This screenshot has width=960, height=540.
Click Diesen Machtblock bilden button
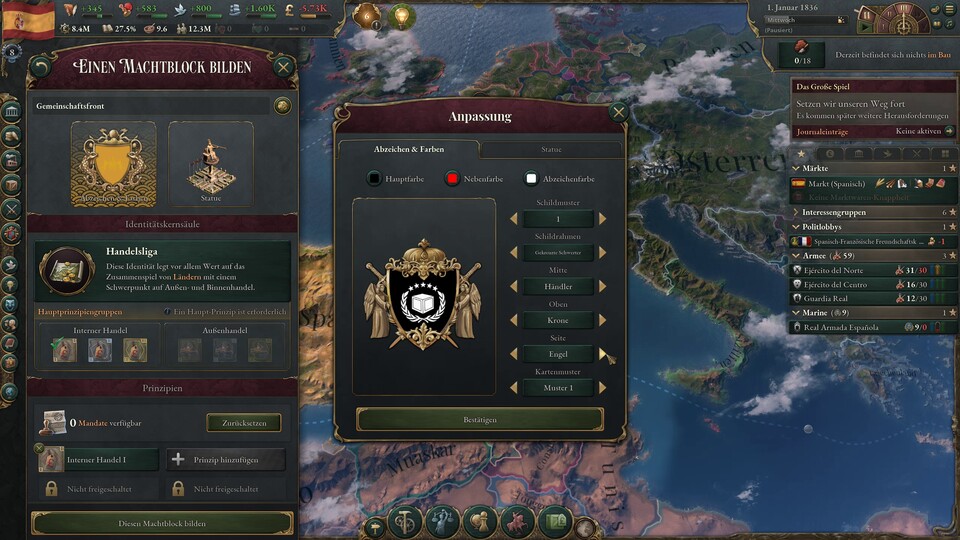(x=162, y=523)
